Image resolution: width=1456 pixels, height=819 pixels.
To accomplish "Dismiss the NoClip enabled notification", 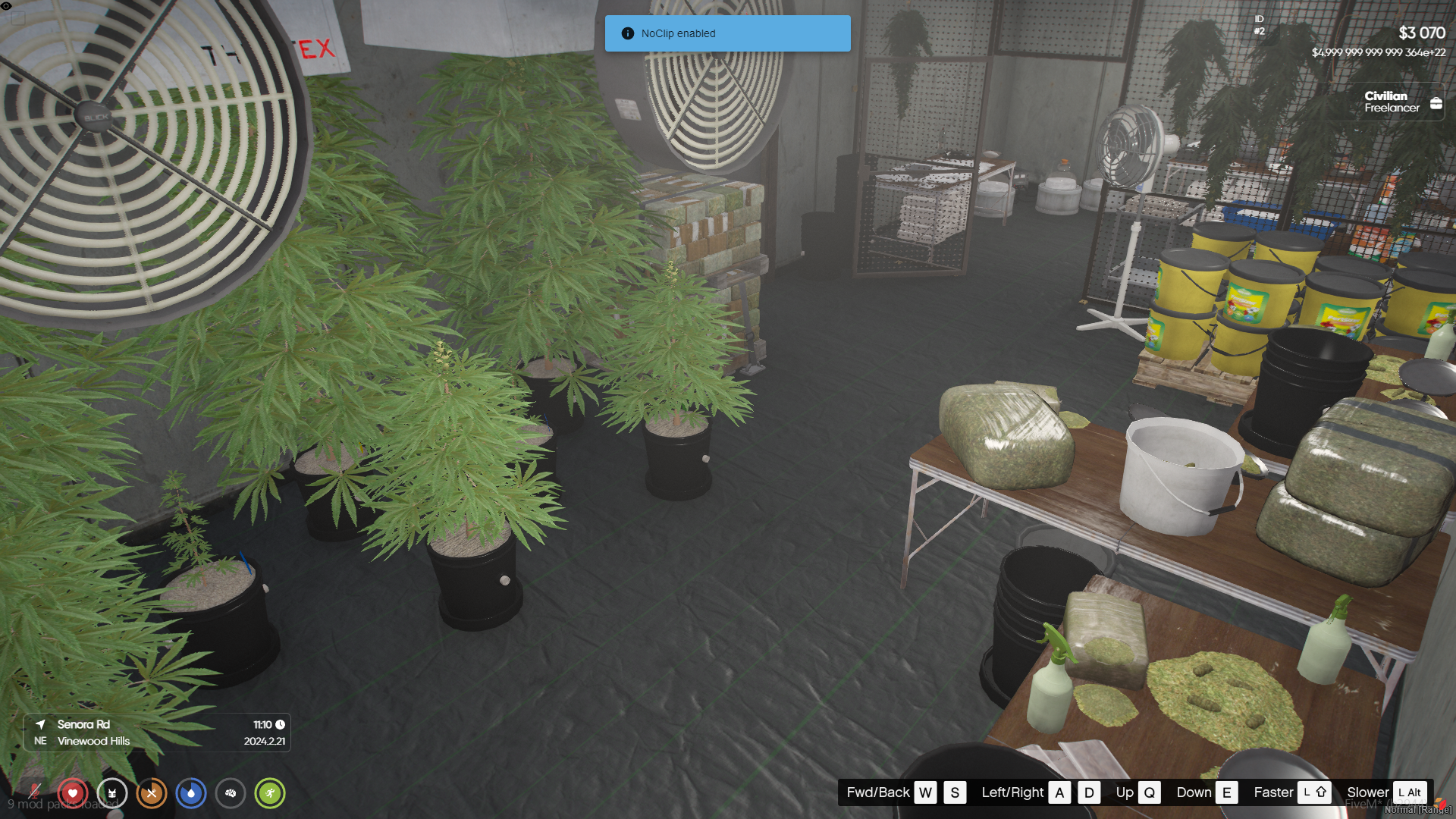I will [727, 33].
